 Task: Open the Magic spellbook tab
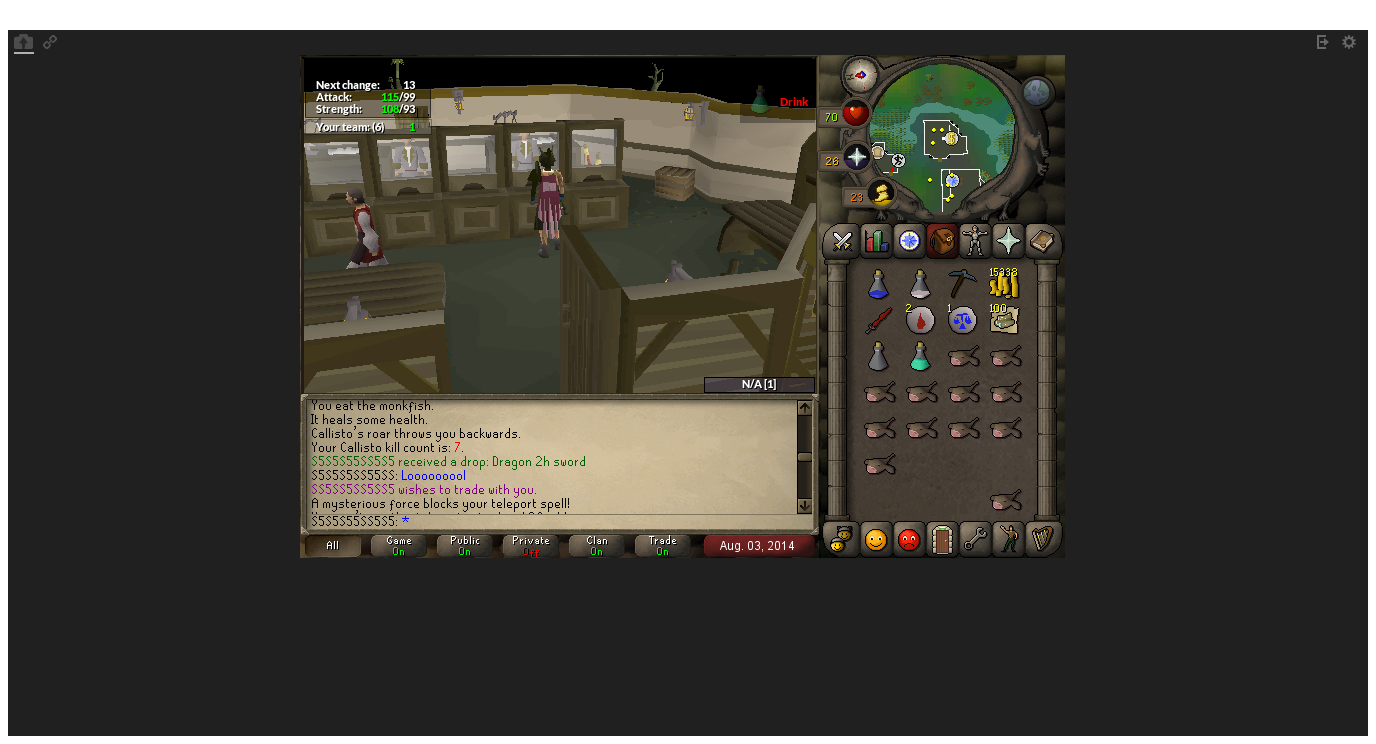point(1042,241)
